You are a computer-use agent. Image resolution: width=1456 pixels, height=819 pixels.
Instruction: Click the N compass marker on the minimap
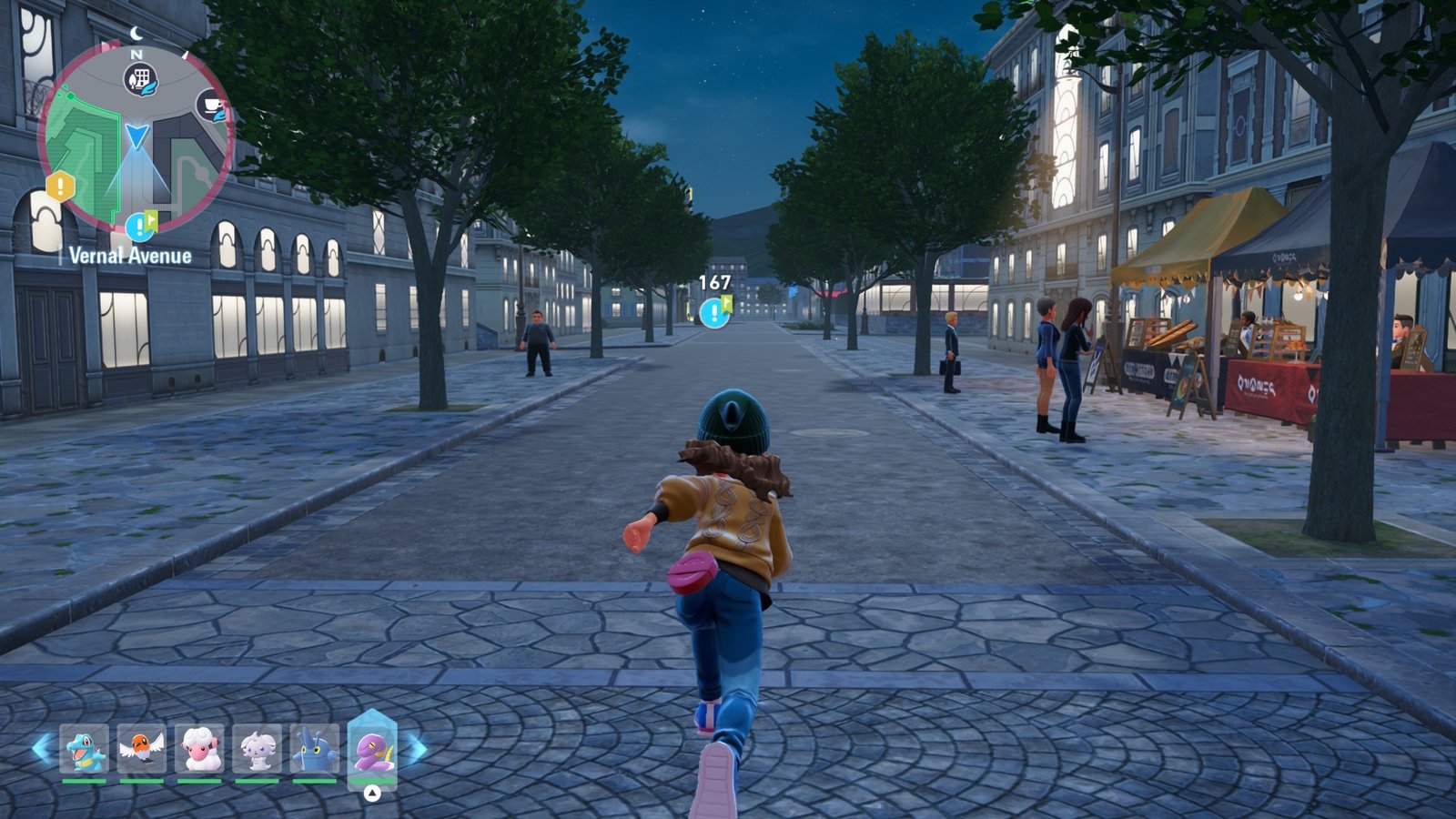pyautogui.click(x=135, y=55)
